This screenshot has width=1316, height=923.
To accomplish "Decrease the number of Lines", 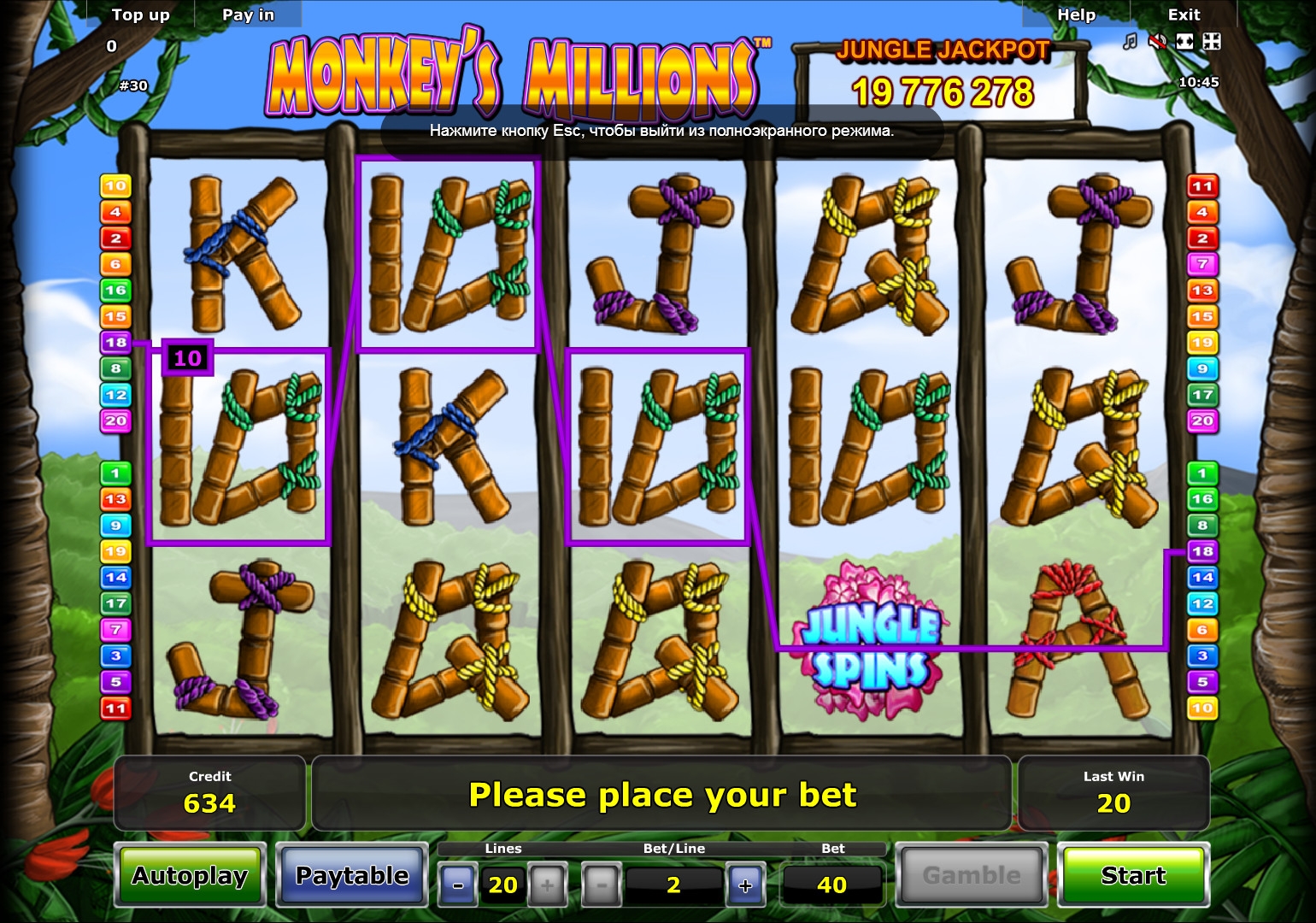I will 458,885.
